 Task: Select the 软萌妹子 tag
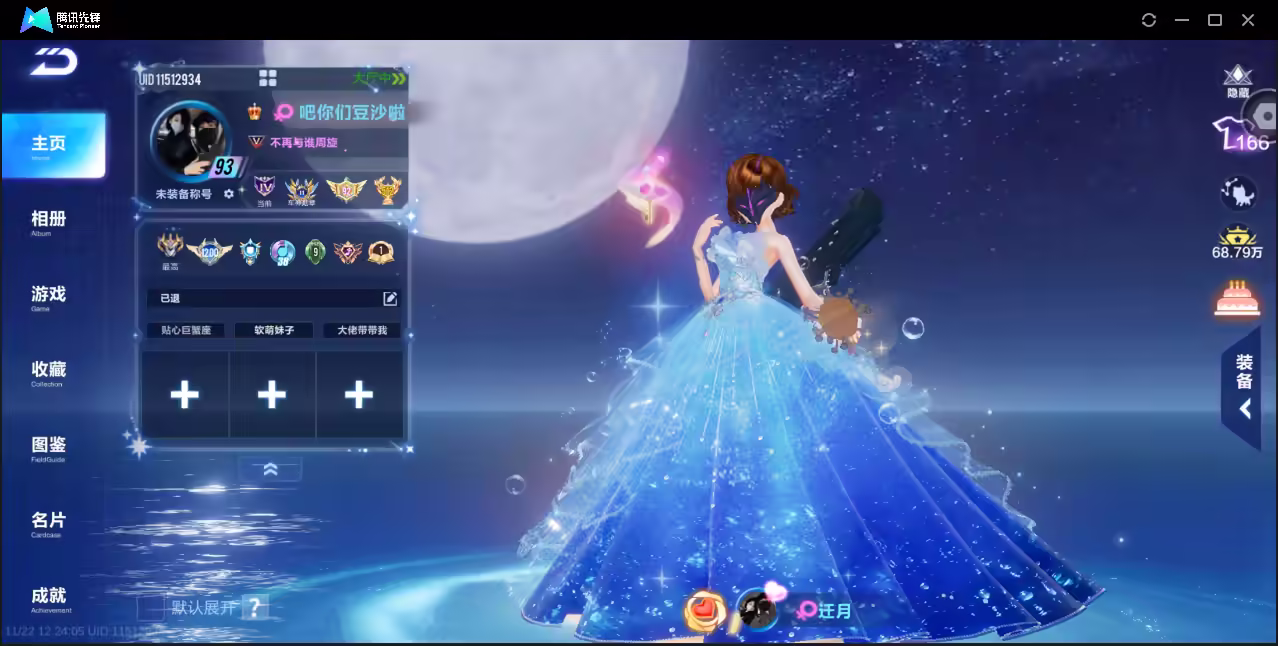[273, 330]
